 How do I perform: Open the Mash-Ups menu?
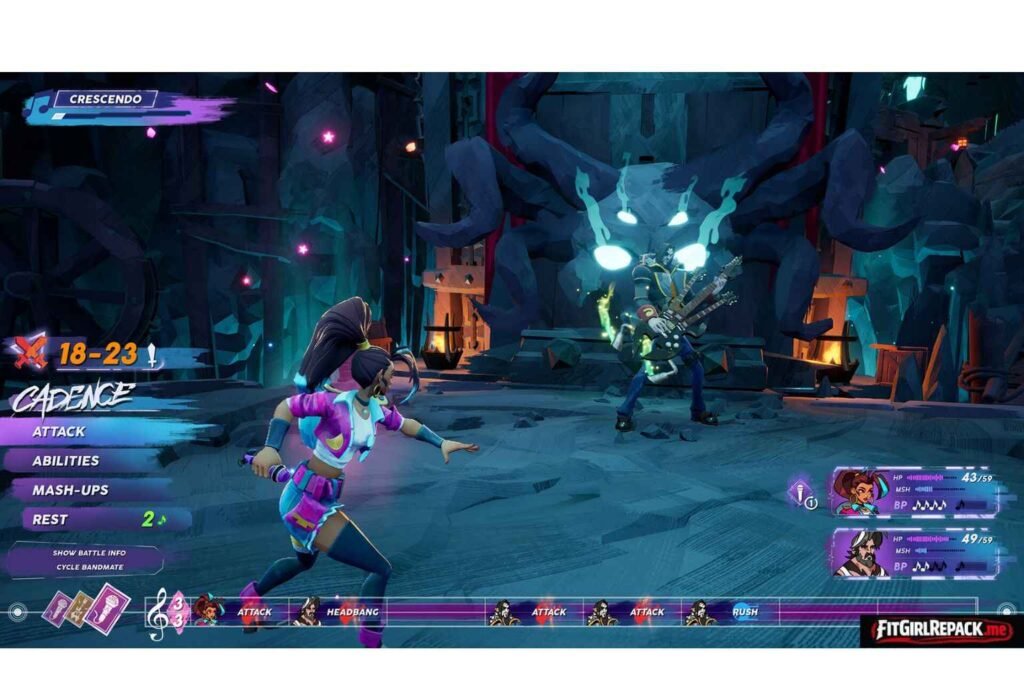pyautogui.click(x=70, y=490)
